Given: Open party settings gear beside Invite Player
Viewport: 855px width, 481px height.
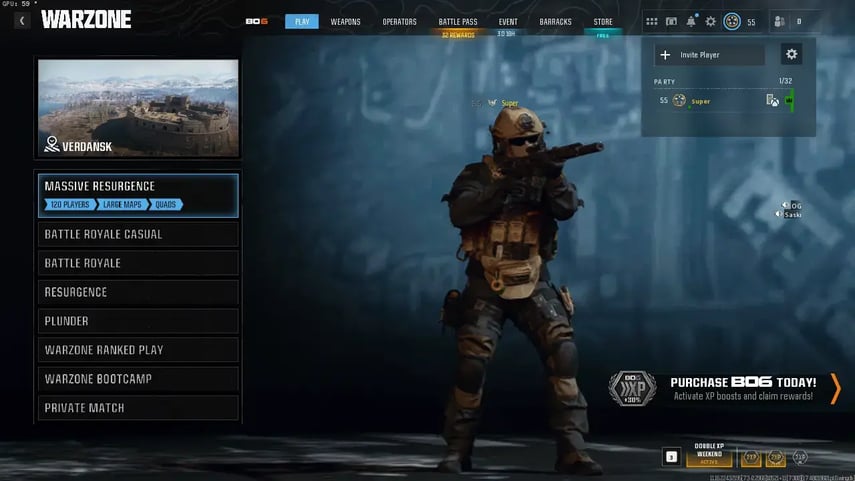Looking at the screenshot, I should coord(792,55).
